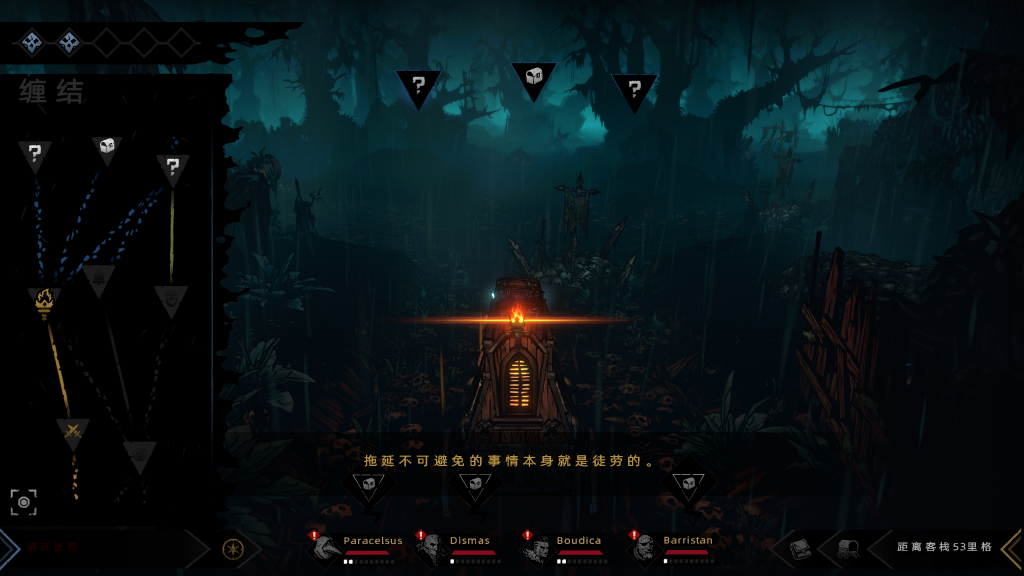Select Dismas's hero portrait
This screenshot has width=1024, height=576.
point(434,548)
